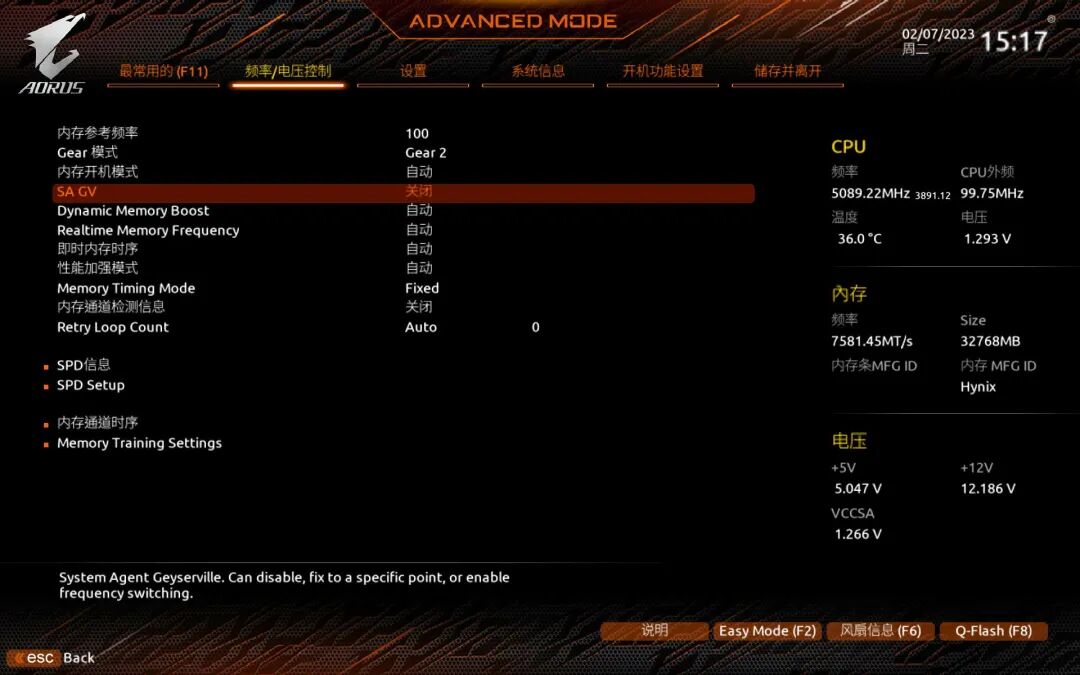Open the Dynamic Memory Boost option

(133, 211)
